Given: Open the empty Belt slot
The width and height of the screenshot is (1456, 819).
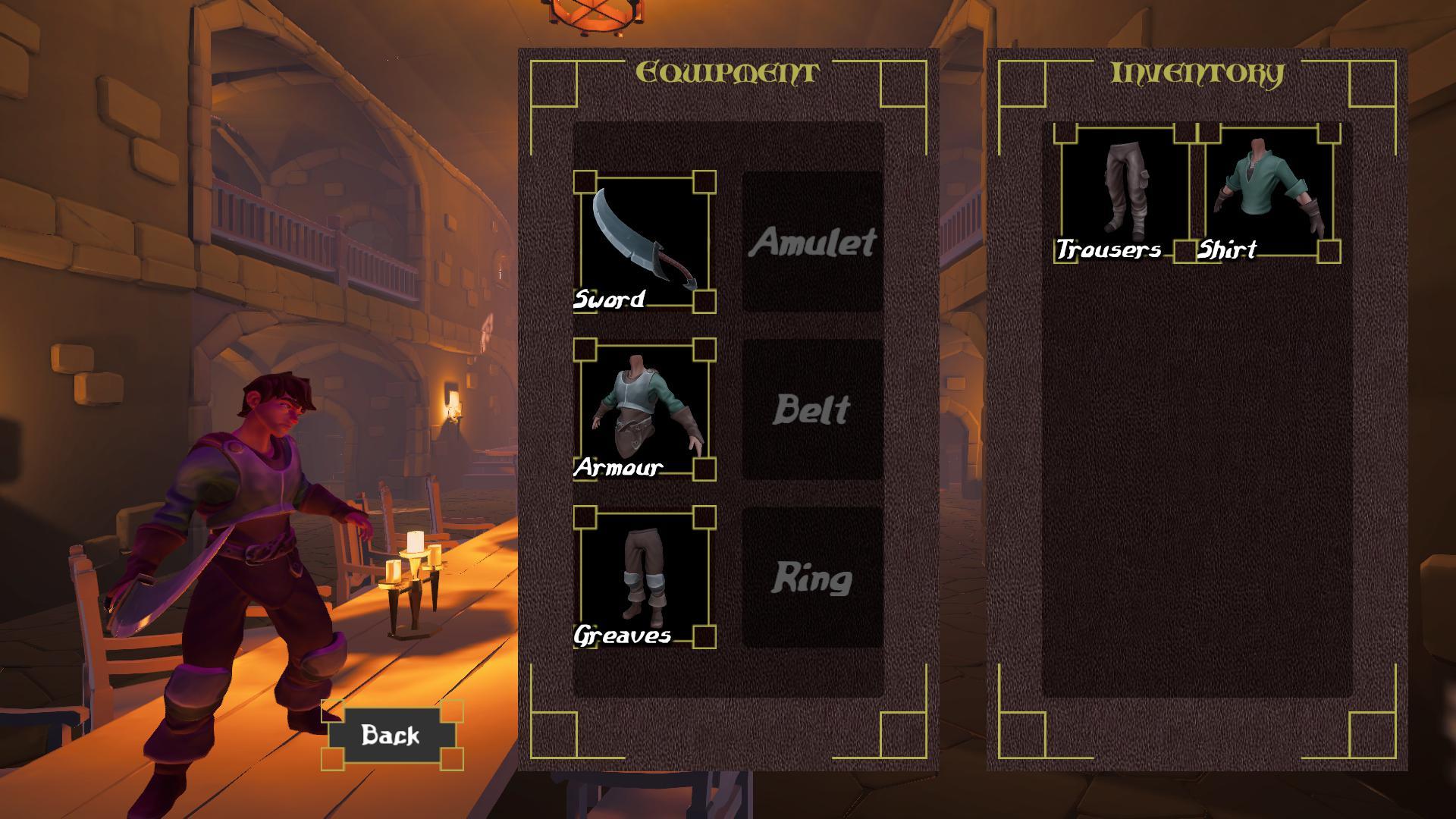Looking at the screenshot, I should click(812, 409).
